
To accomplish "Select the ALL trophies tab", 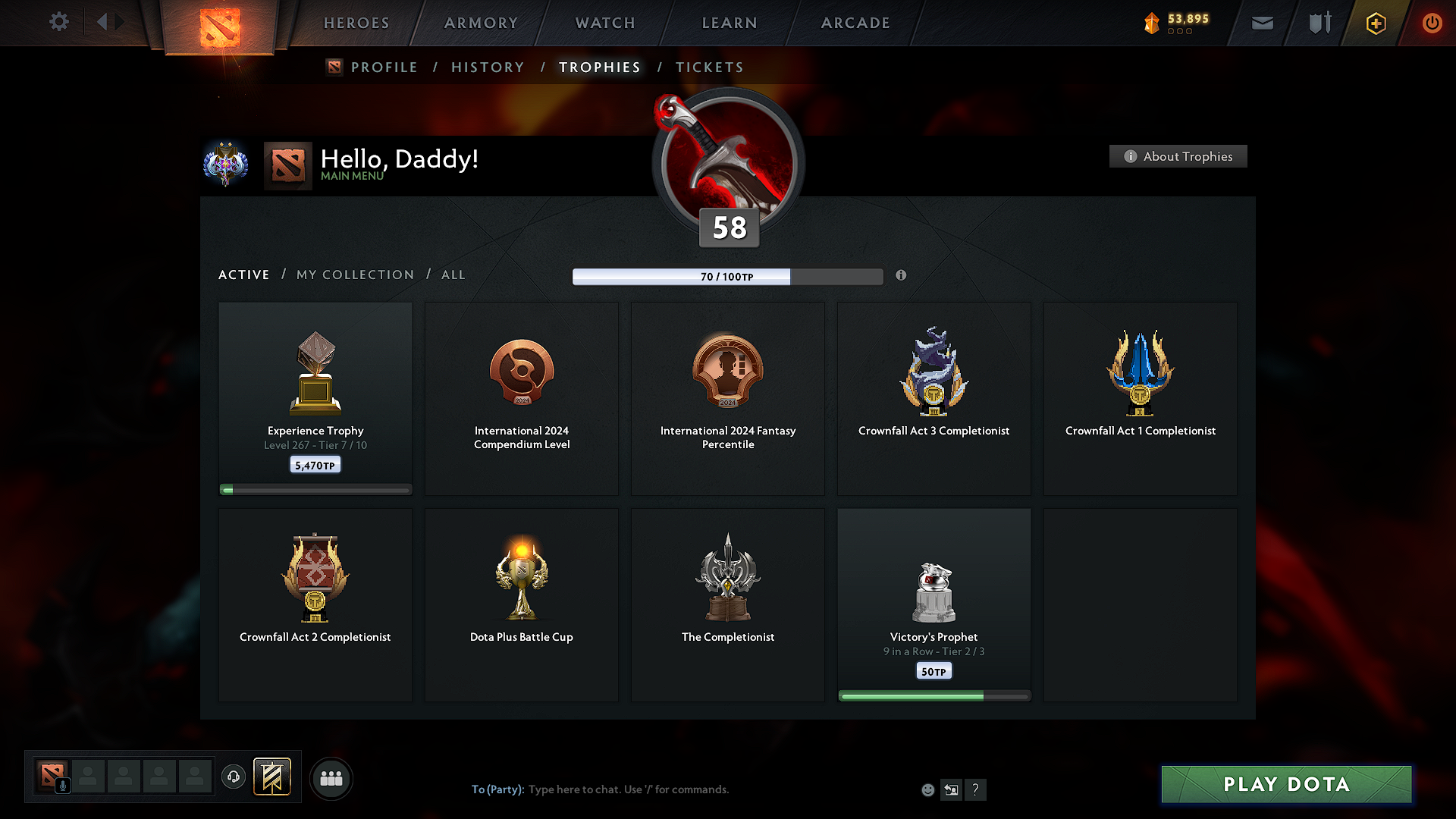I will [453, 275].
